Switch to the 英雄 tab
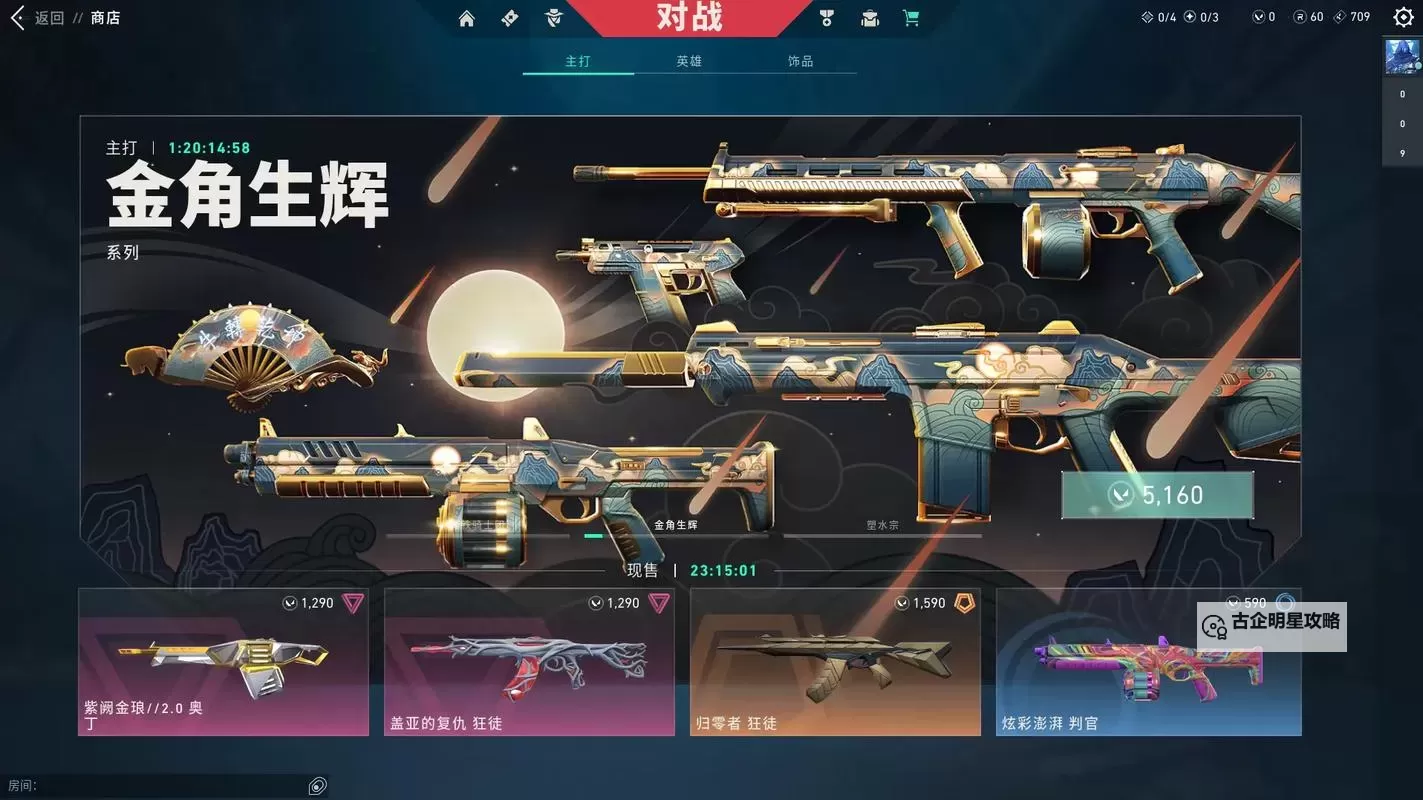The height and width of the screenshot is (800, 1423). coord(691,60)
